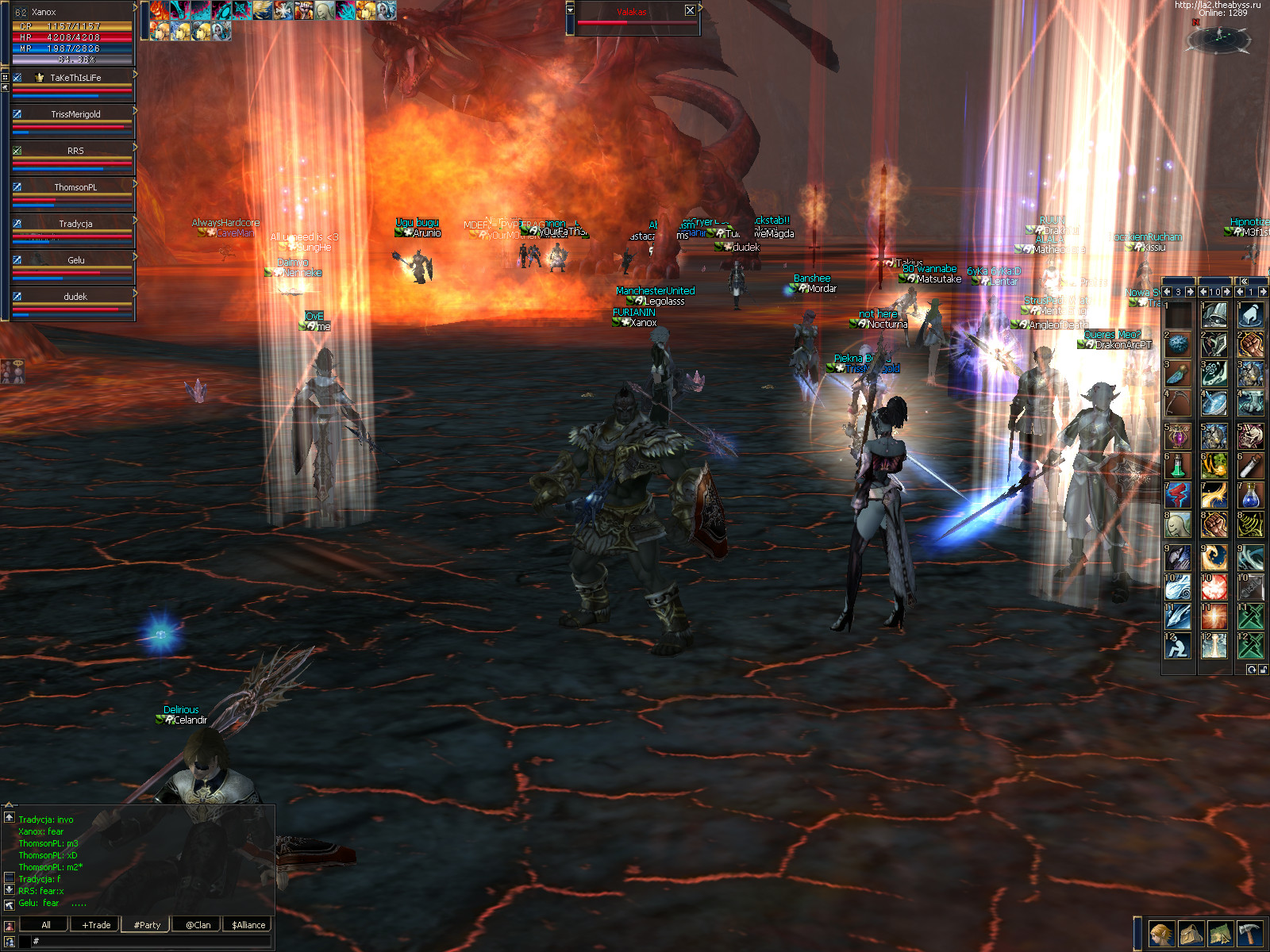1270x952 pixels.
Task: Select party member TrissMerigold
Action: [x=75, y=114]
